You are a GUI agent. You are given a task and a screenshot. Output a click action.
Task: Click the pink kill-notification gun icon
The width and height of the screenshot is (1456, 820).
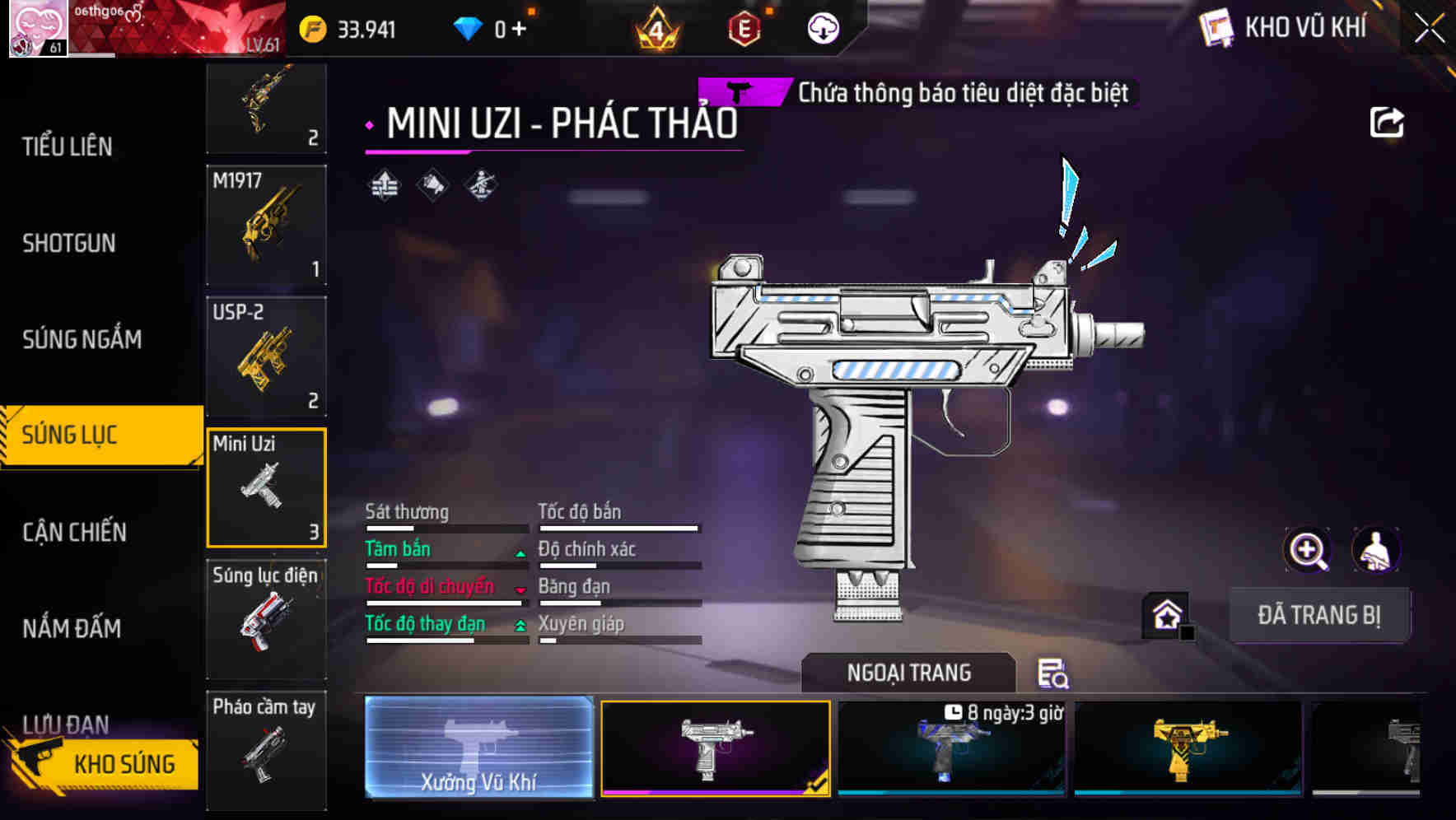(x=740, y=92)
